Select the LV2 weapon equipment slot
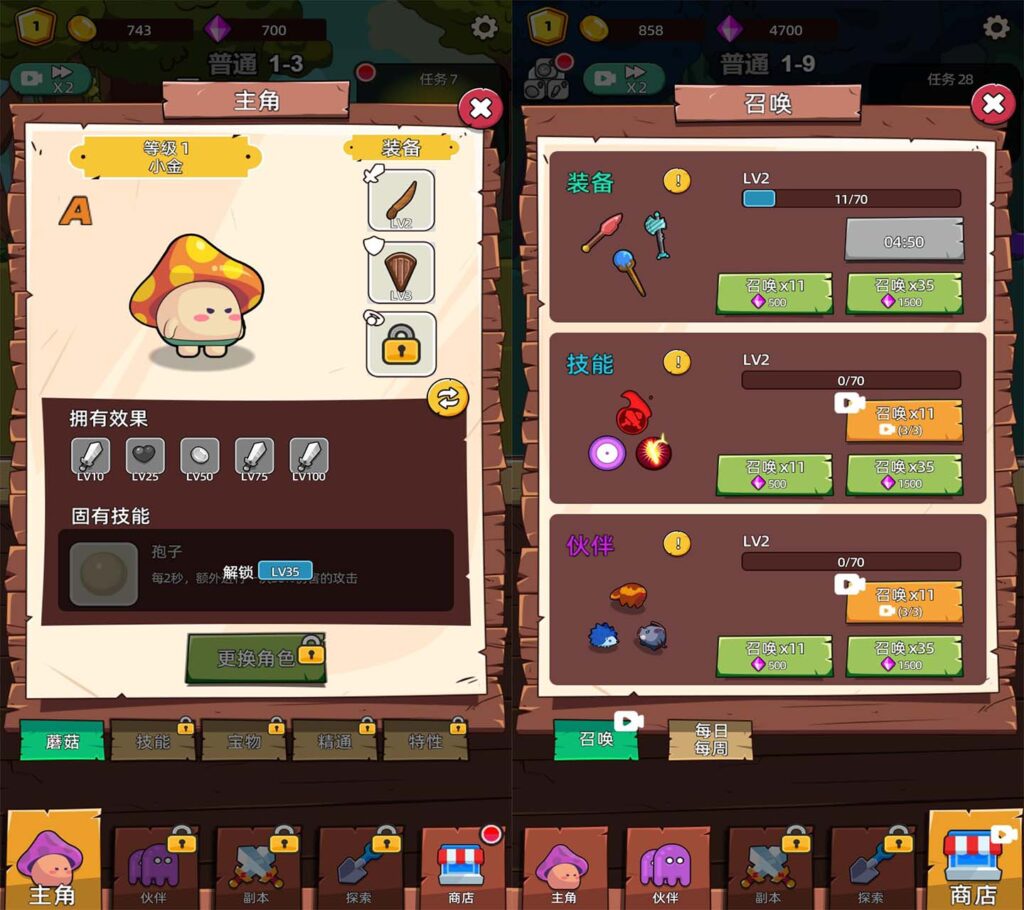The width and height of the screenshot is (1024, 910). pos(401,200)
